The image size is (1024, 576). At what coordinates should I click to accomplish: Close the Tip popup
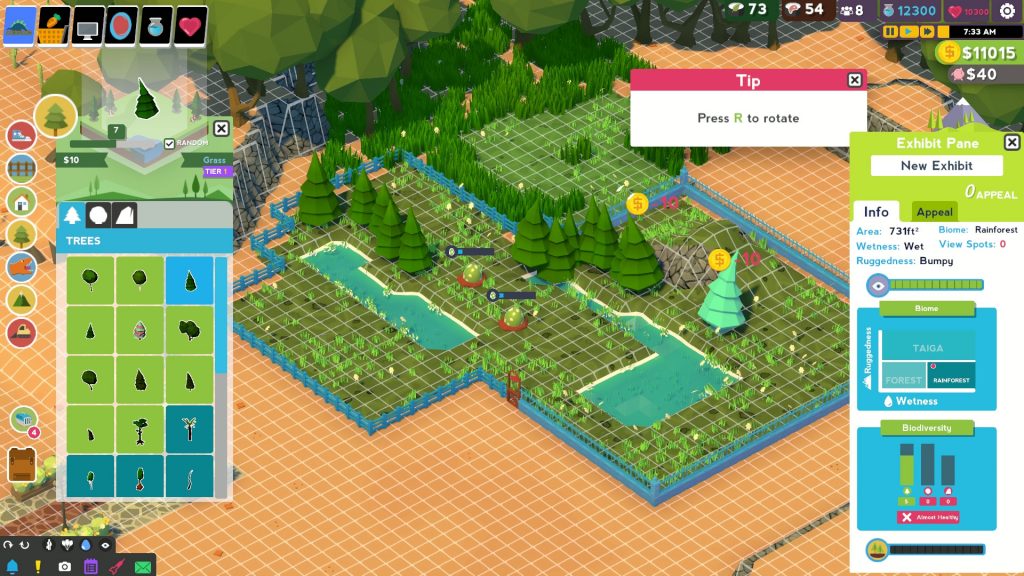click(x=854, y=80)
